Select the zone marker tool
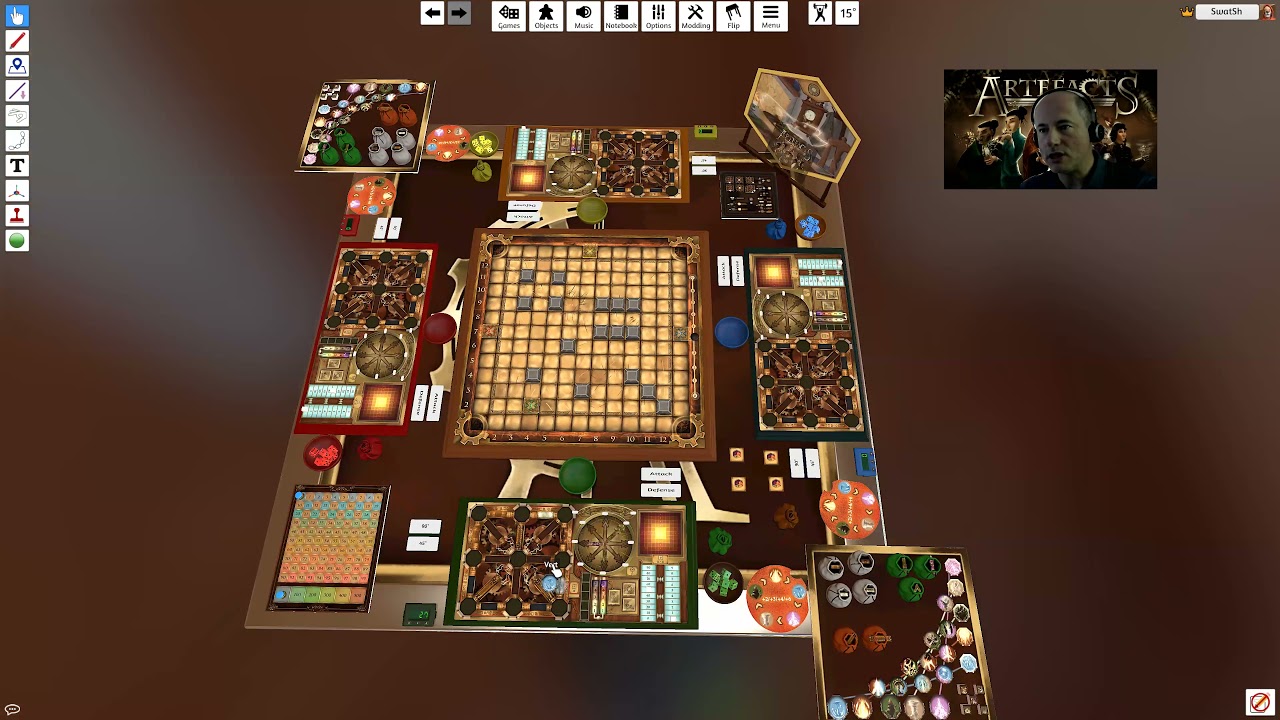 pyautogui.click(x=17, y=66)
